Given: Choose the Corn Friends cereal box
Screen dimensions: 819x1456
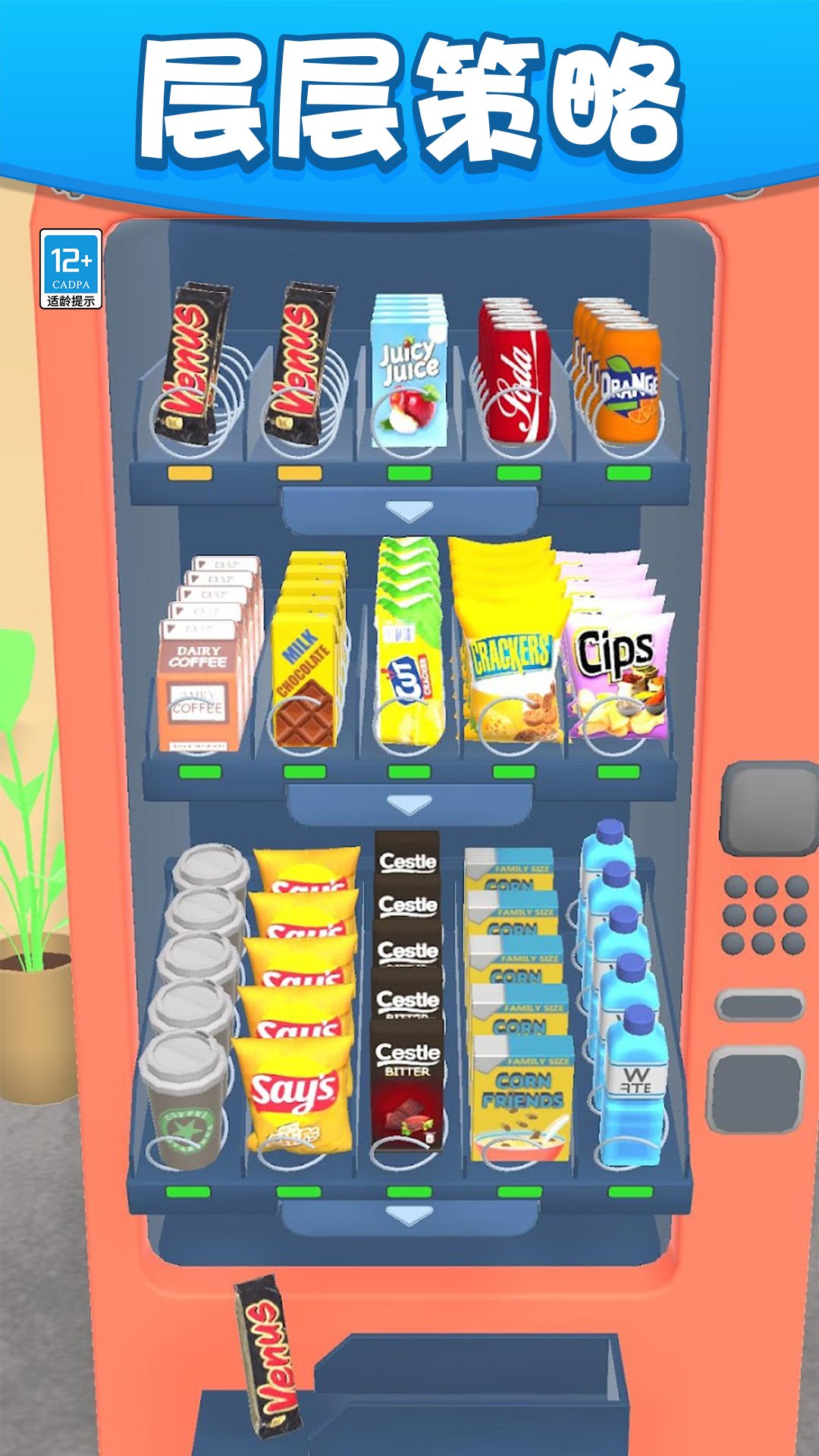Looking at the screenshot, I should tap(522, 1100).
